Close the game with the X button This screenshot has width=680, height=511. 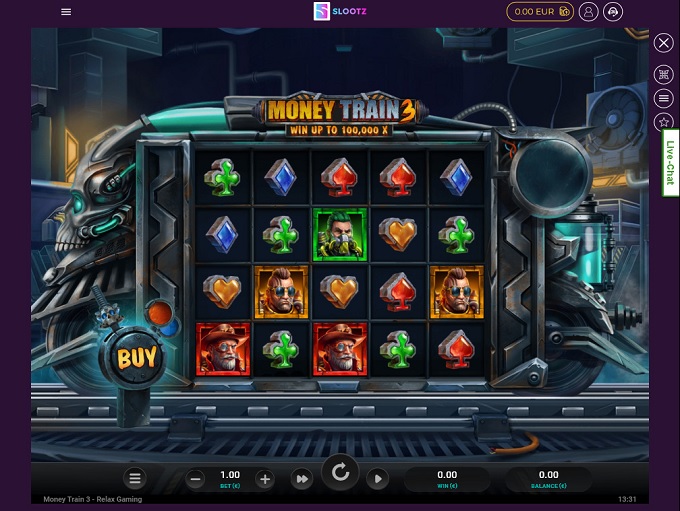pos(664,43)
